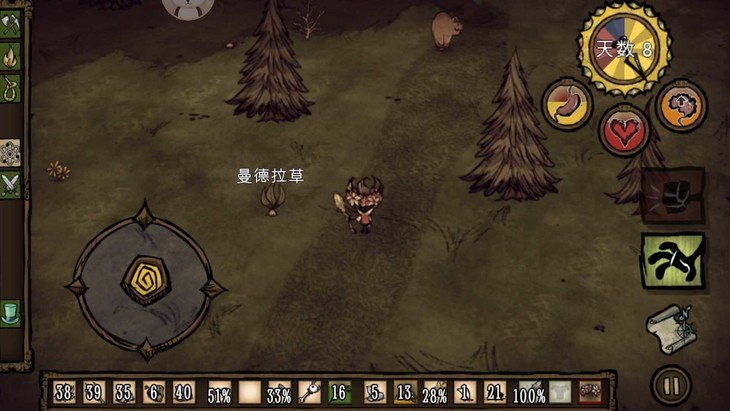Select the inventory slot showing 28%

pos(434,392)
